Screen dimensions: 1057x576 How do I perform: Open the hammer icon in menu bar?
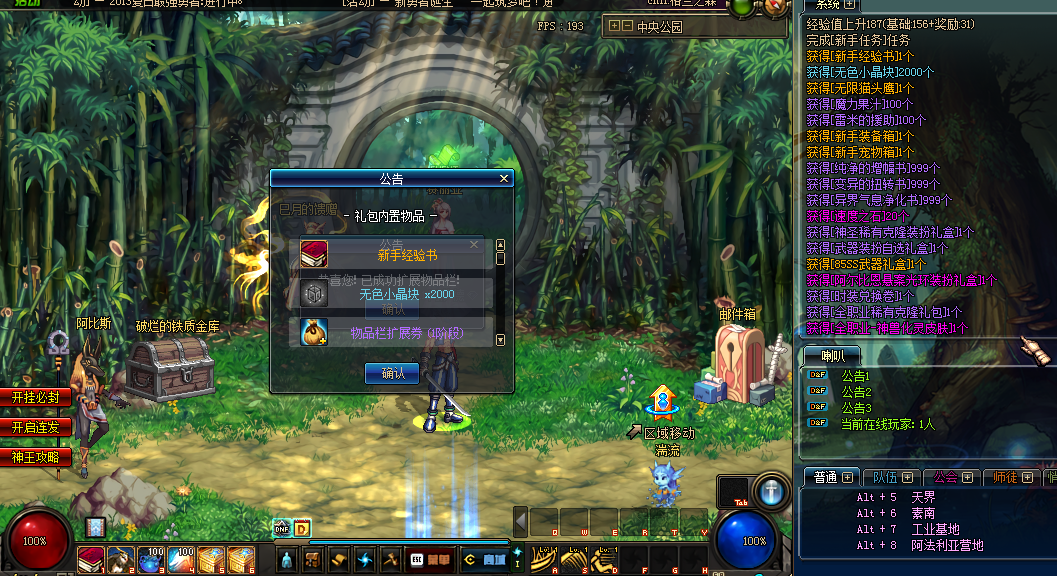390,560
